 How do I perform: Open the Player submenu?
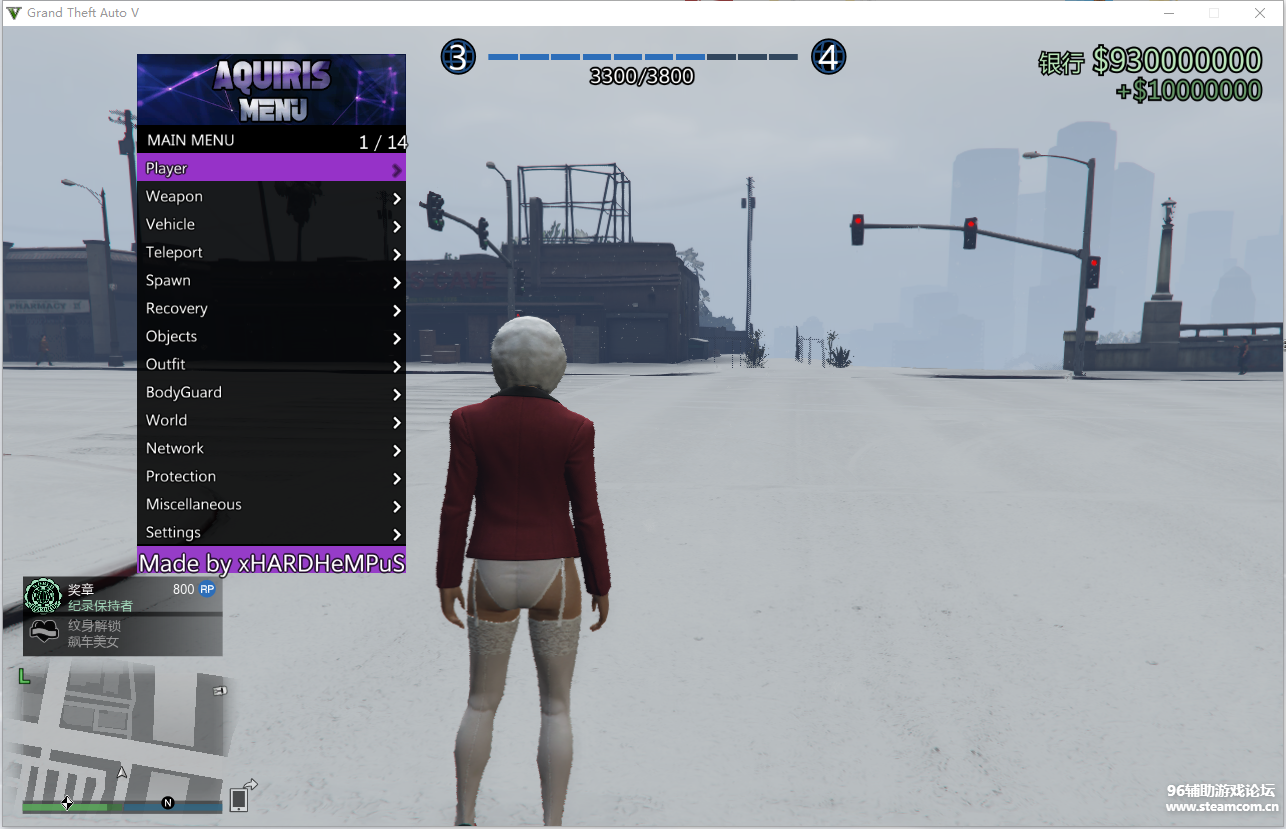tap(271, 168)
